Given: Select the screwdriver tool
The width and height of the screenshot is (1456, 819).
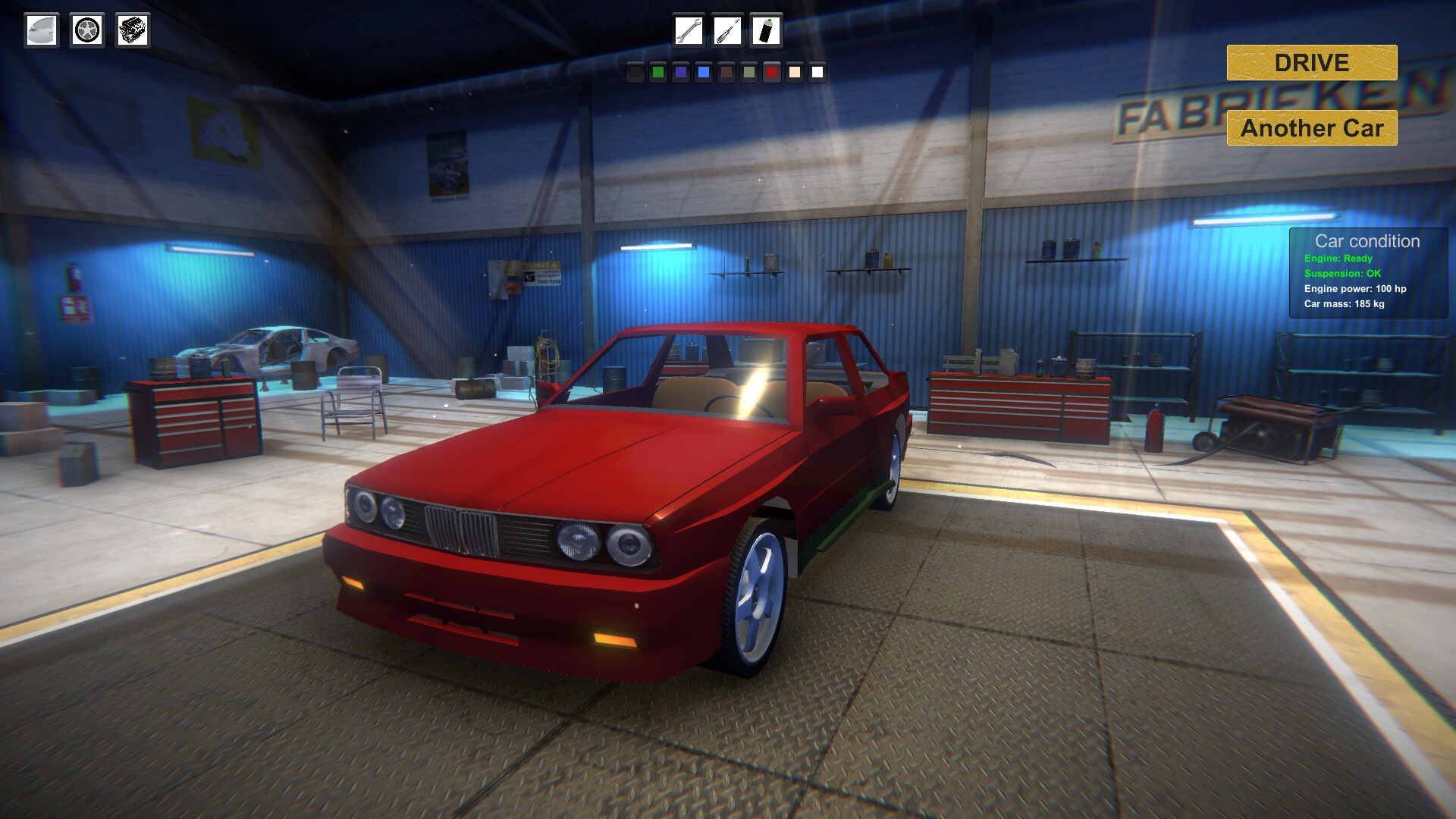Looking at the screenshot, I should pyautogui.click(x=726, y=32).
